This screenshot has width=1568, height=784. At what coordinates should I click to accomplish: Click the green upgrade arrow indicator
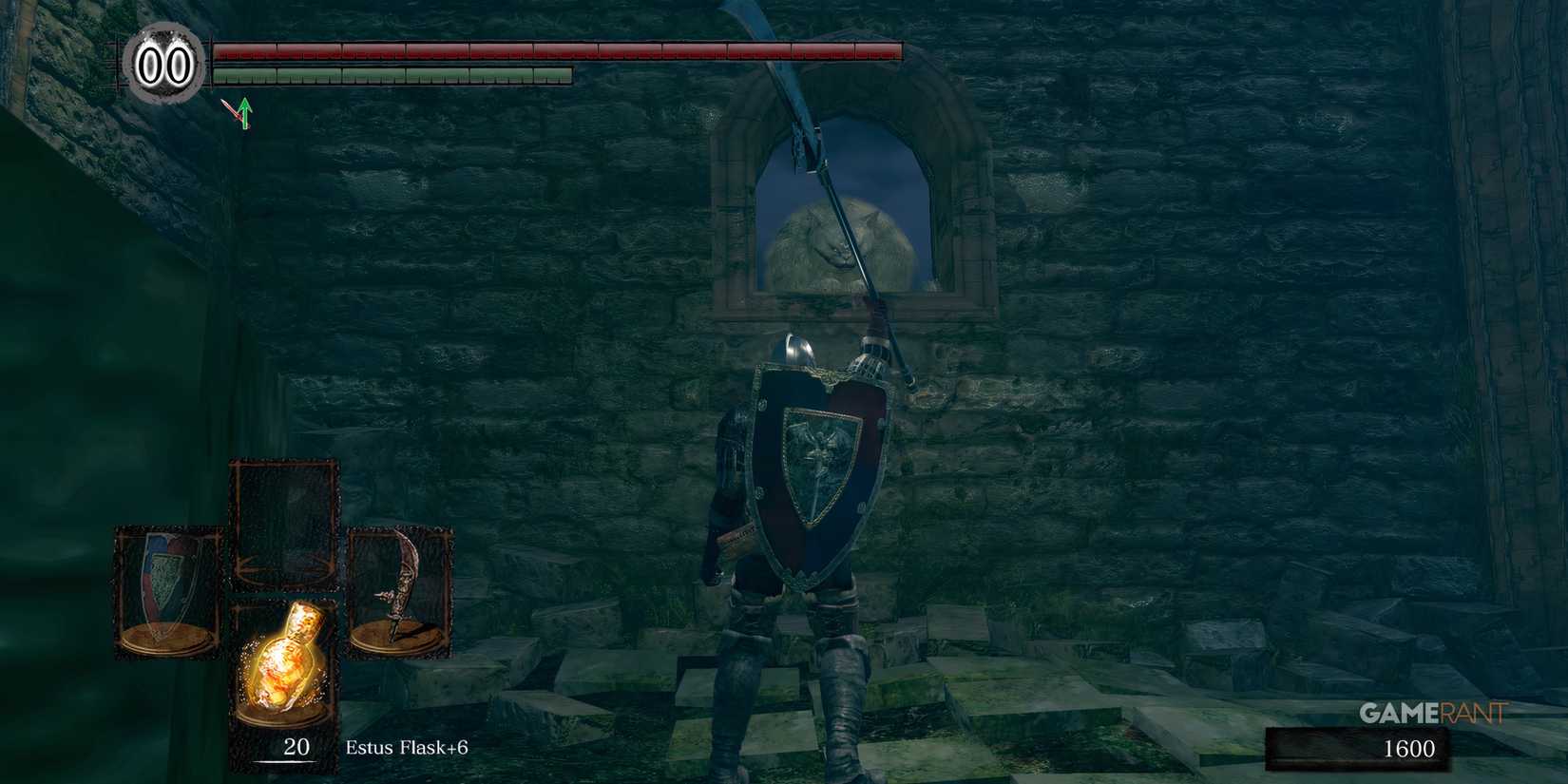pyautogui.click(x=245, y=114)
